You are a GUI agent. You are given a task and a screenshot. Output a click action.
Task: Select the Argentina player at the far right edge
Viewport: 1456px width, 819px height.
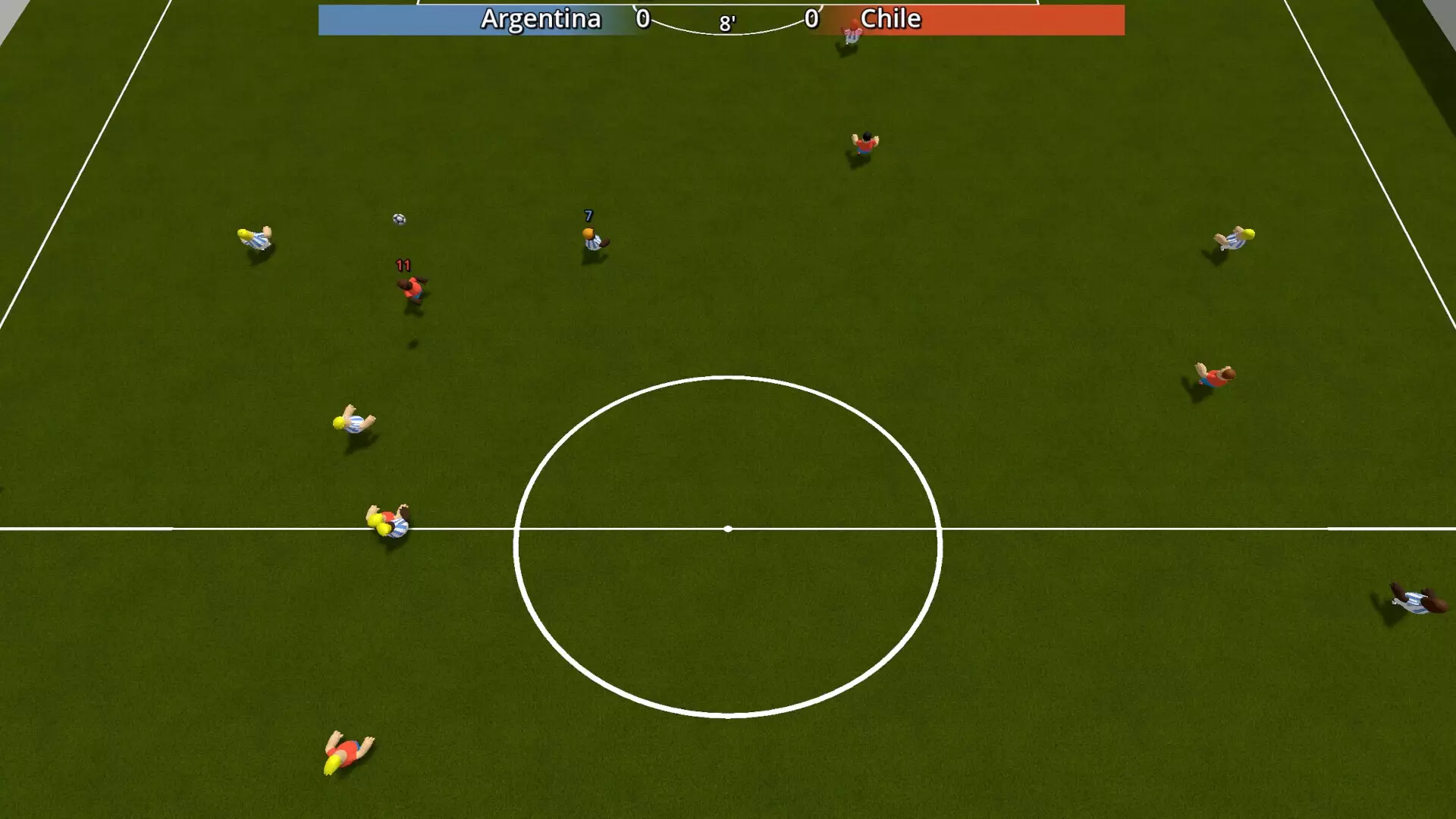pos(1414,603)
